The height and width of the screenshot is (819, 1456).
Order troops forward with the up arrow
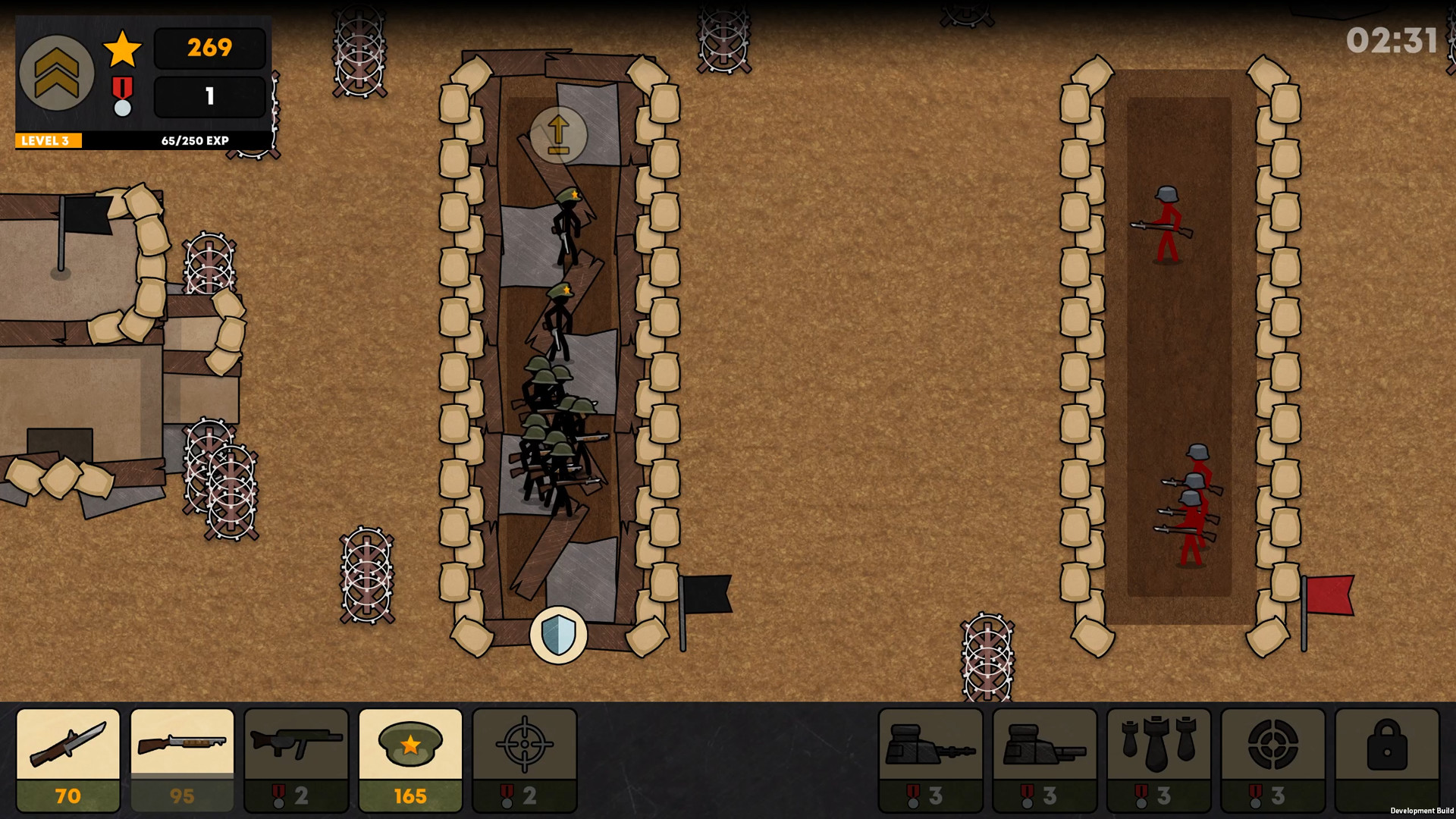(x=560, y=135)
